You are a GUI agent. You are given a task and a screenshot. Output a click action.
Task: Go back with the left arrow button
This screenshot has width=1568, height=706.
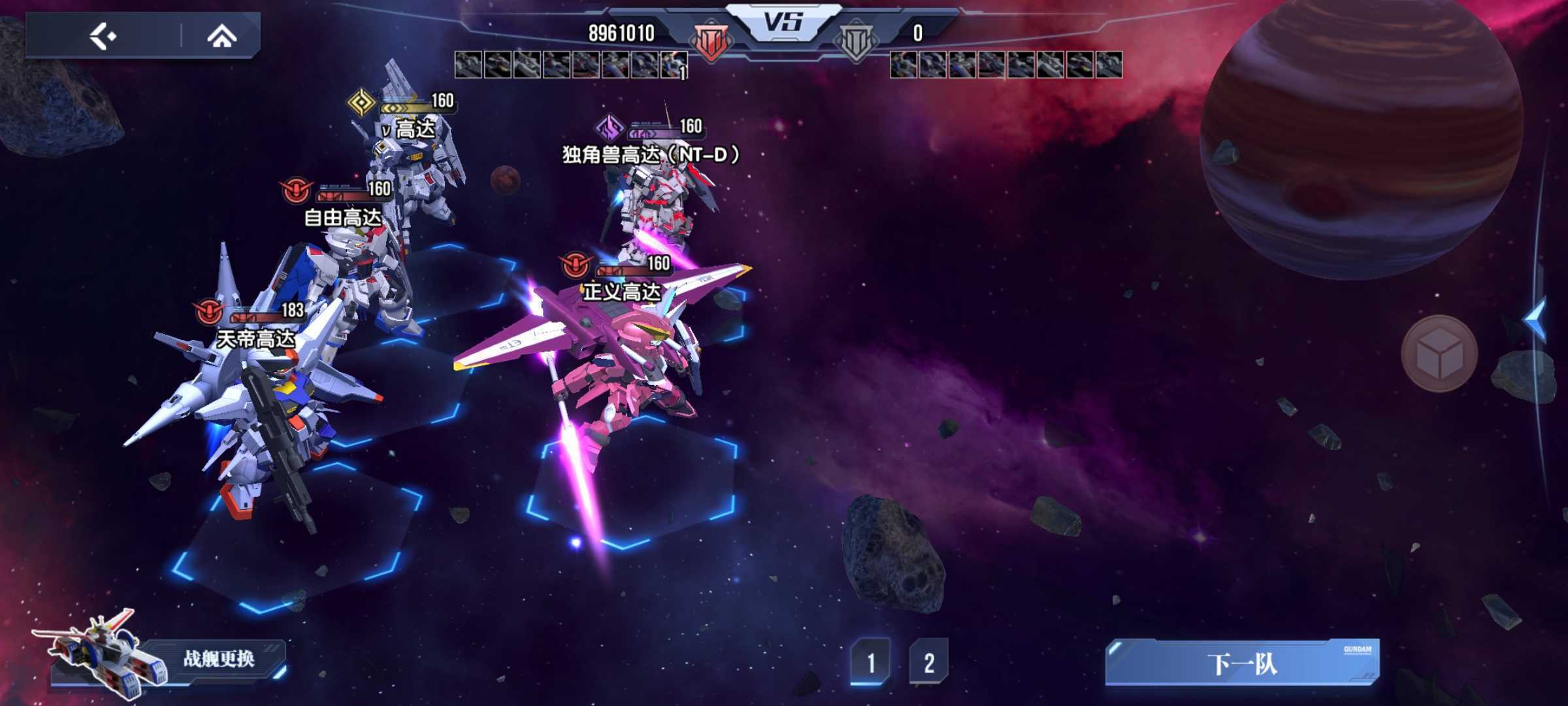coord(103,36)
